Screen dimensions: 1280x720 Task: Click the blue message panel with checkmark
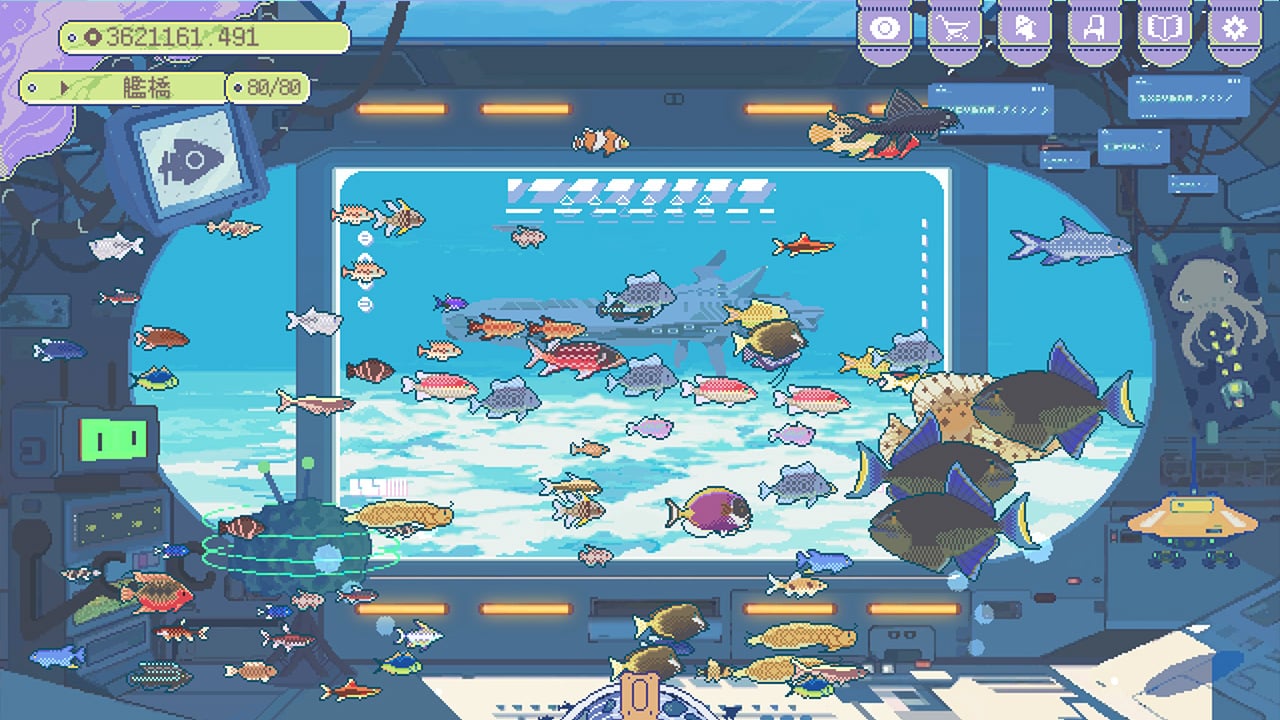tap(1063, 160)
